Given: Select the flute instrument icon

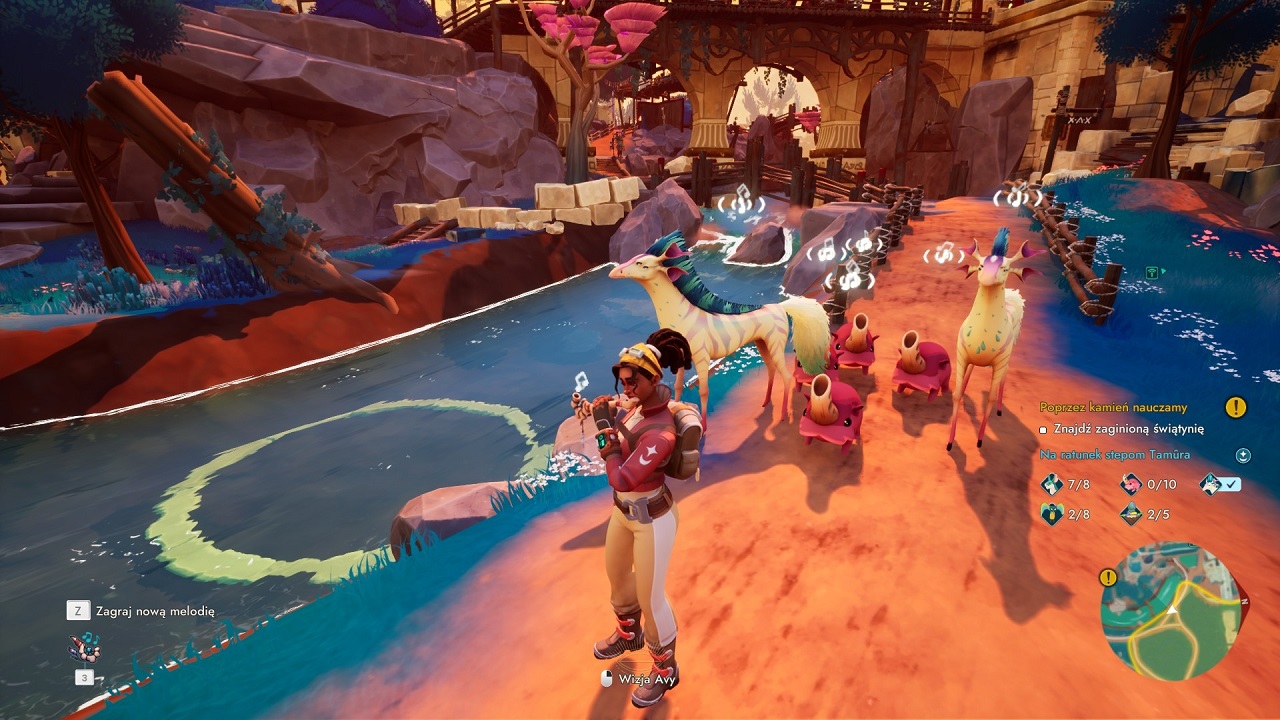Looking at the screenshot, I should 83,647.
